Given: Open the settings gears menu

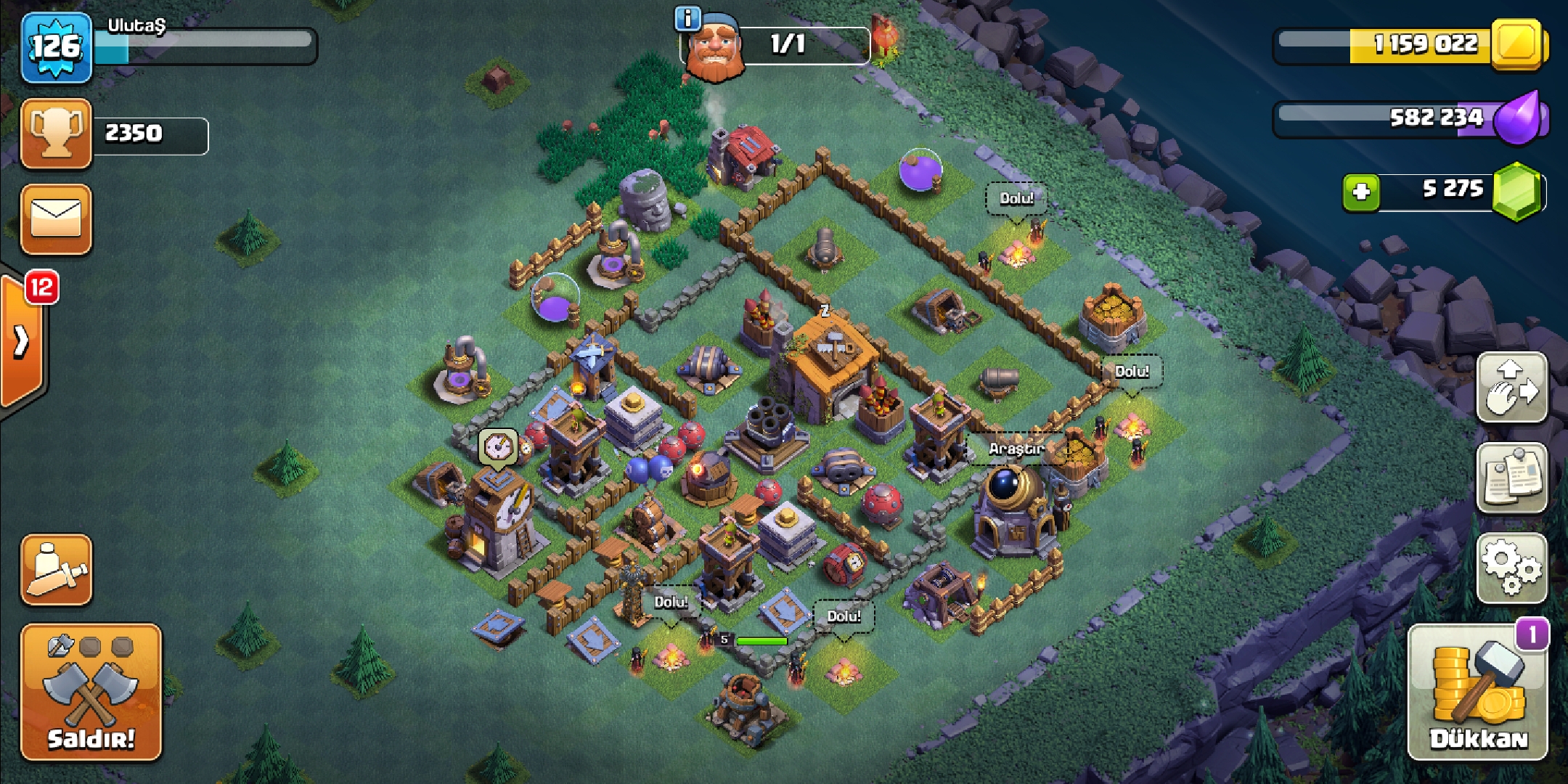Looking at the screenshot, I should point(1512,568).
